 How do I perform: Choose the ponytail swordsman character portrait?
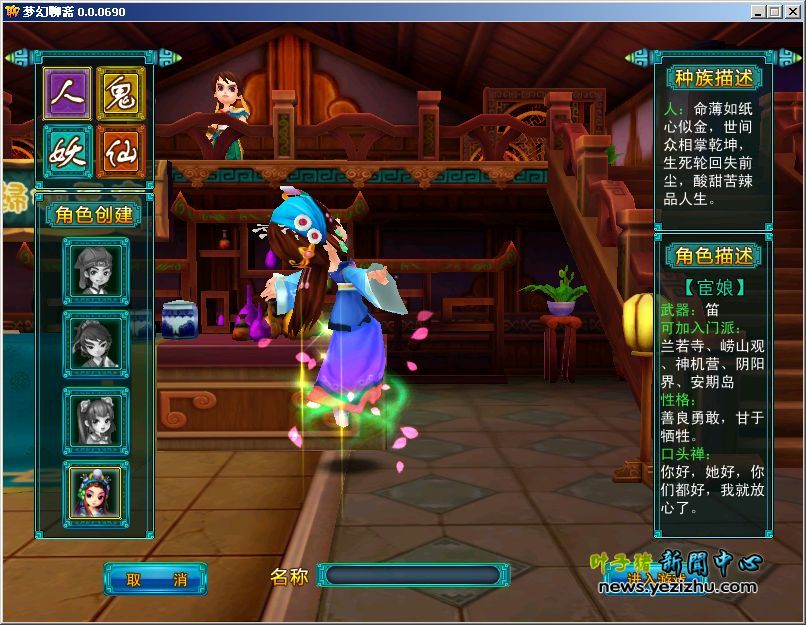[96, 345]
